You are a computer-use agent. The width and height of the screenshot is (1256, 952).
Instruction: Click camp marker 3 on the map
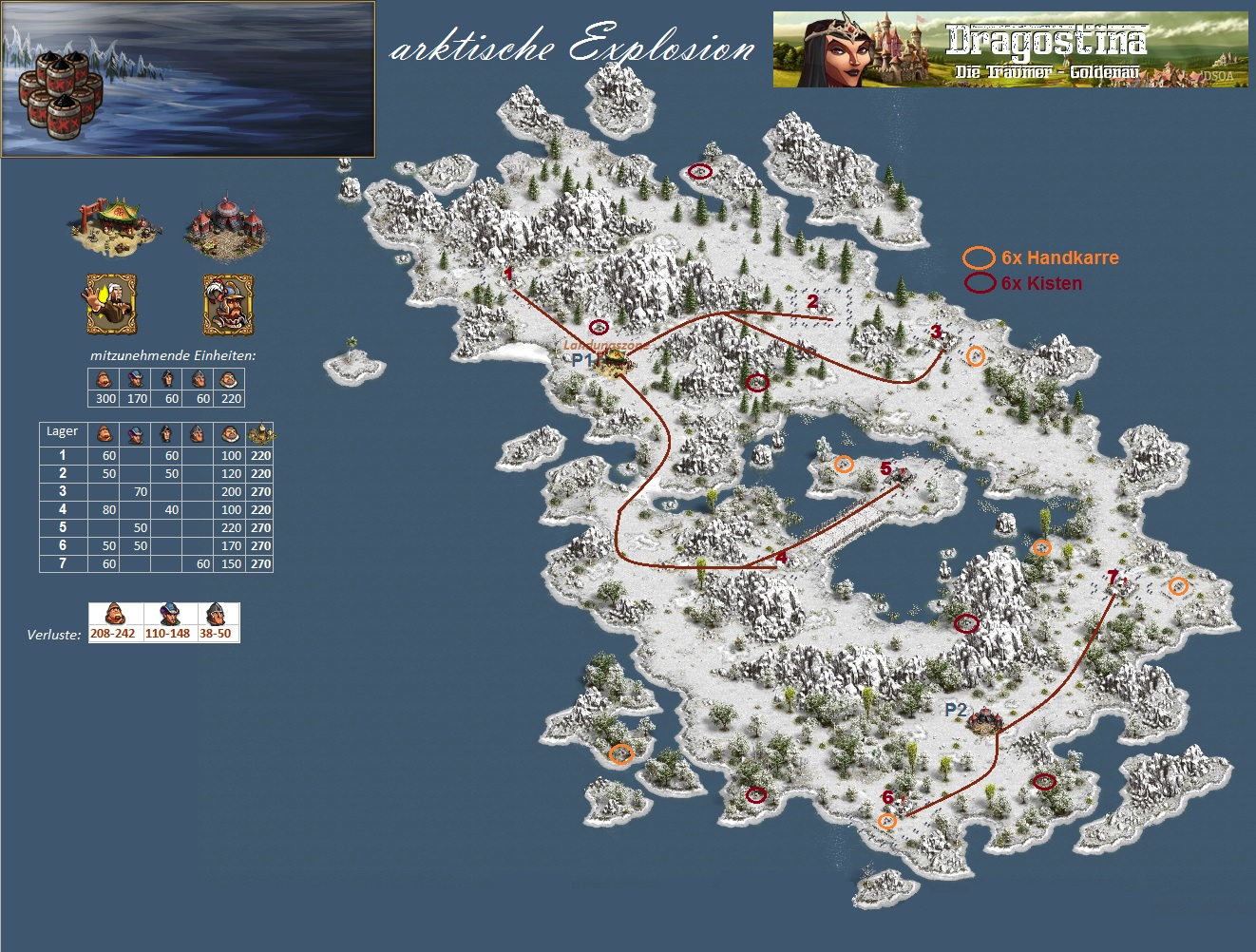pyautogui.click(x=936, y=332)
